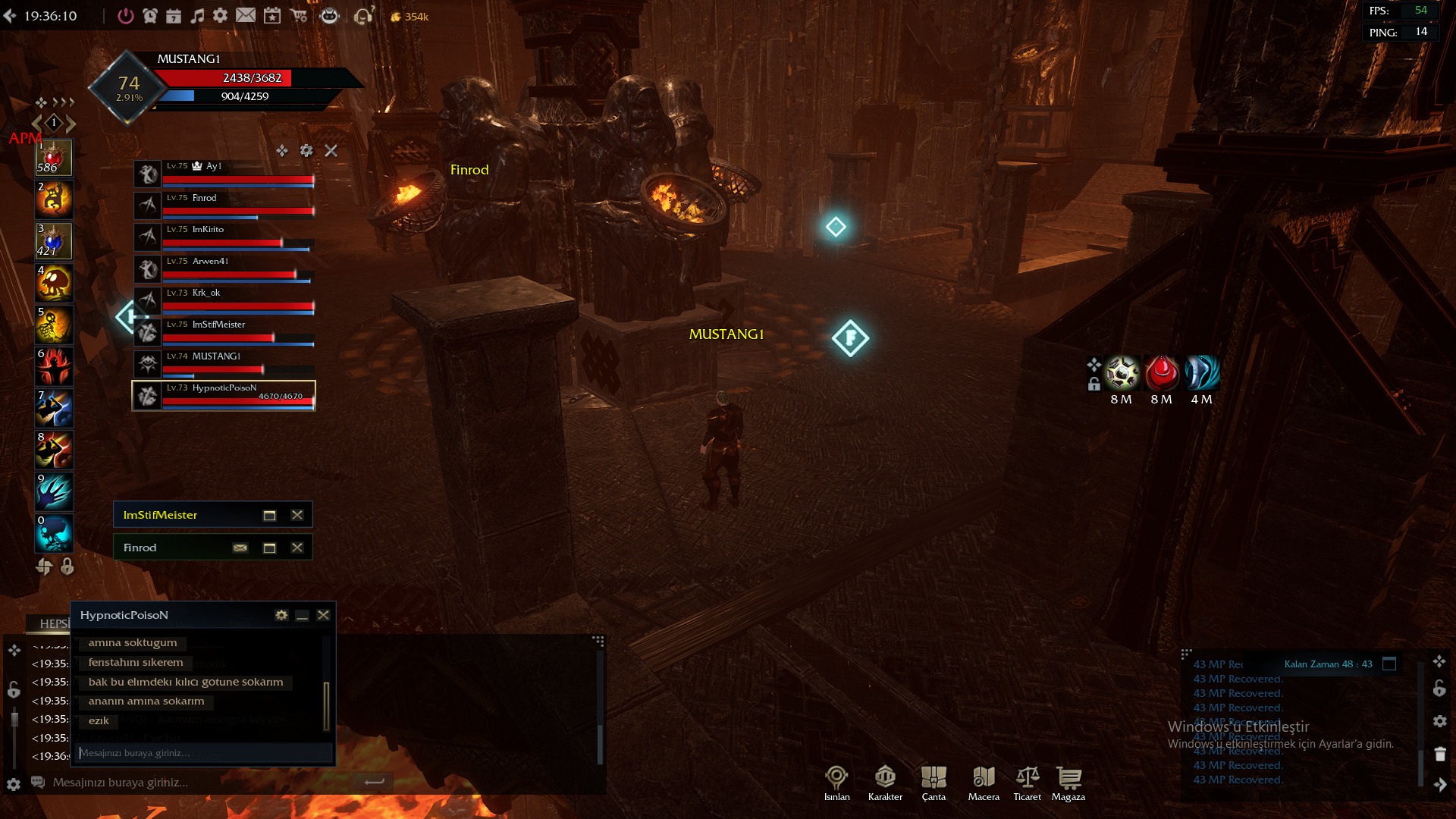
Task: Open the mail envelope icon
Action: tap(246, 15)
